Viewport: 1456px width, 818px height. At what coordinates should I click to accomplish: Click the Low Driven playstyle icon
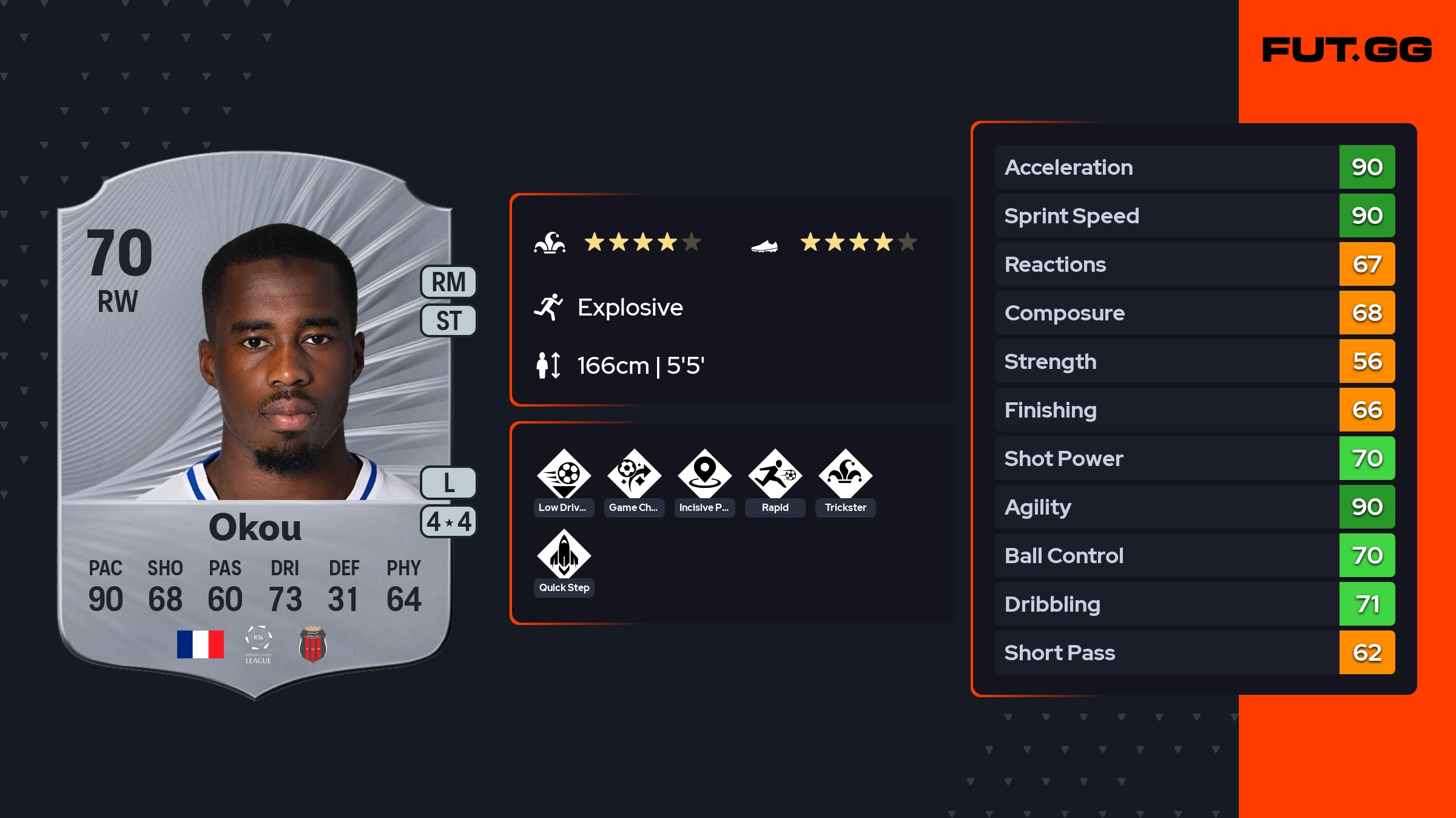click(564, 475)
